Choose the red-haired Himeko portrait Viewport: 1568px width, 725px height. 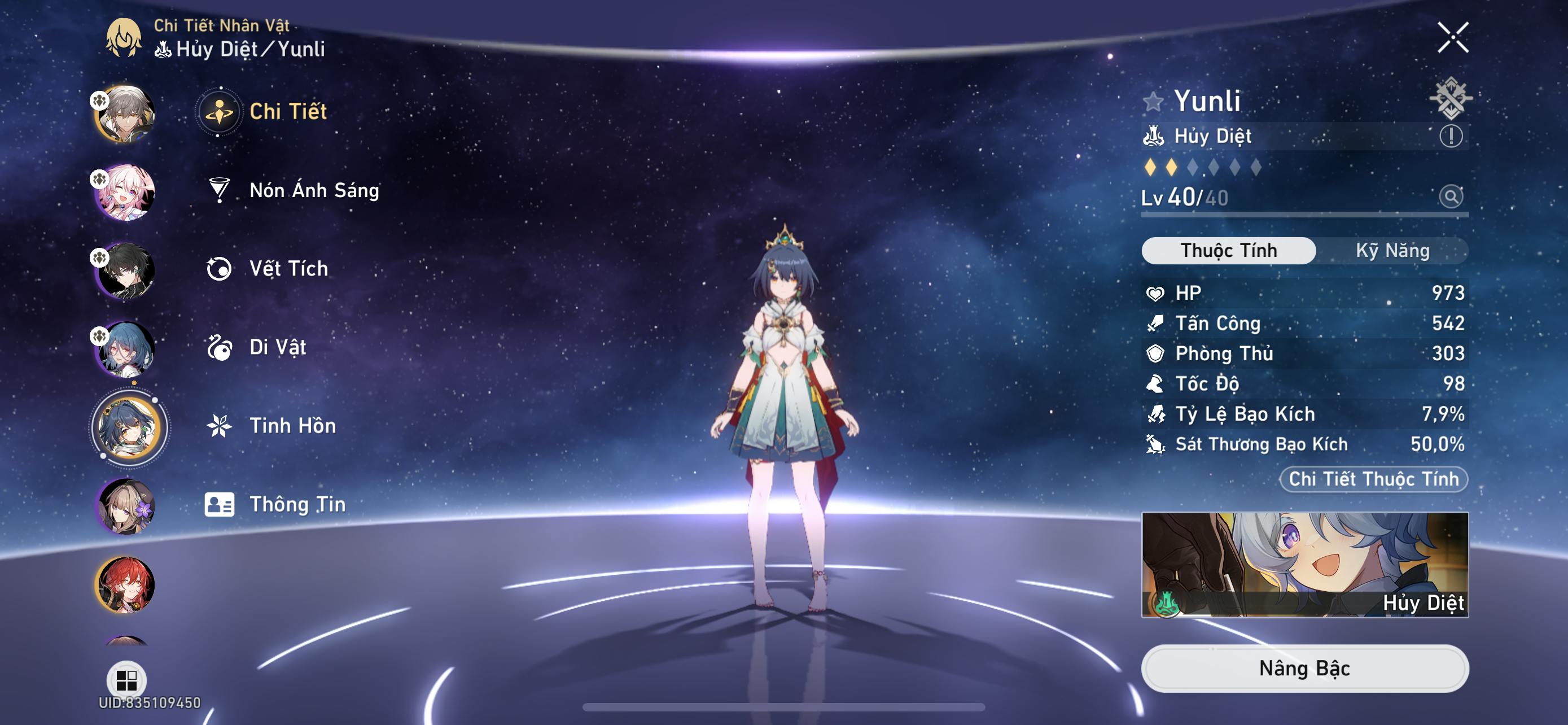tap(126, 584)
